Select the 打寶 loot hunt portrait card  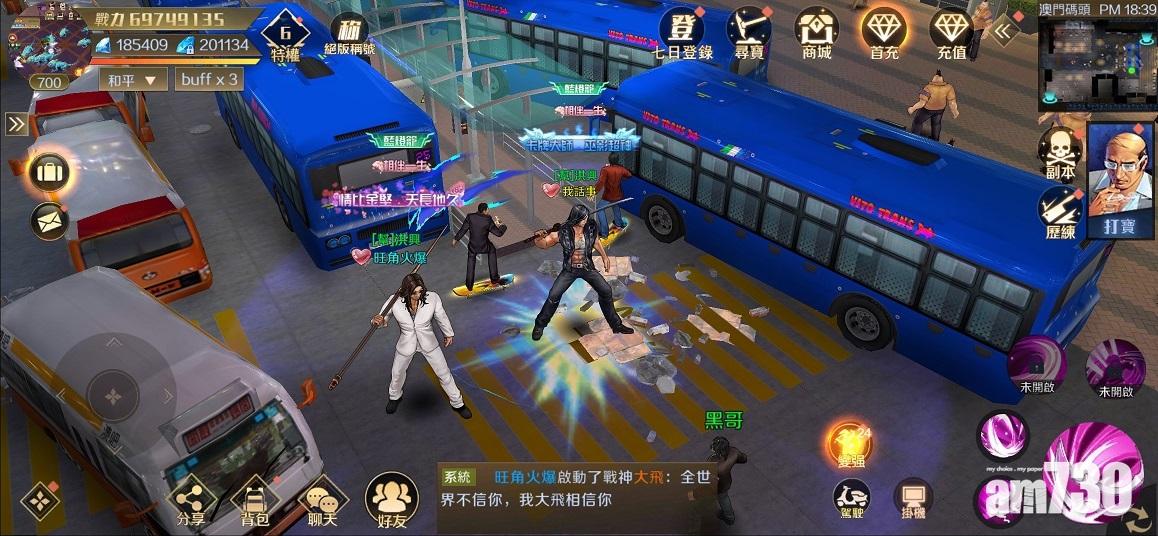pos(1120,180)
